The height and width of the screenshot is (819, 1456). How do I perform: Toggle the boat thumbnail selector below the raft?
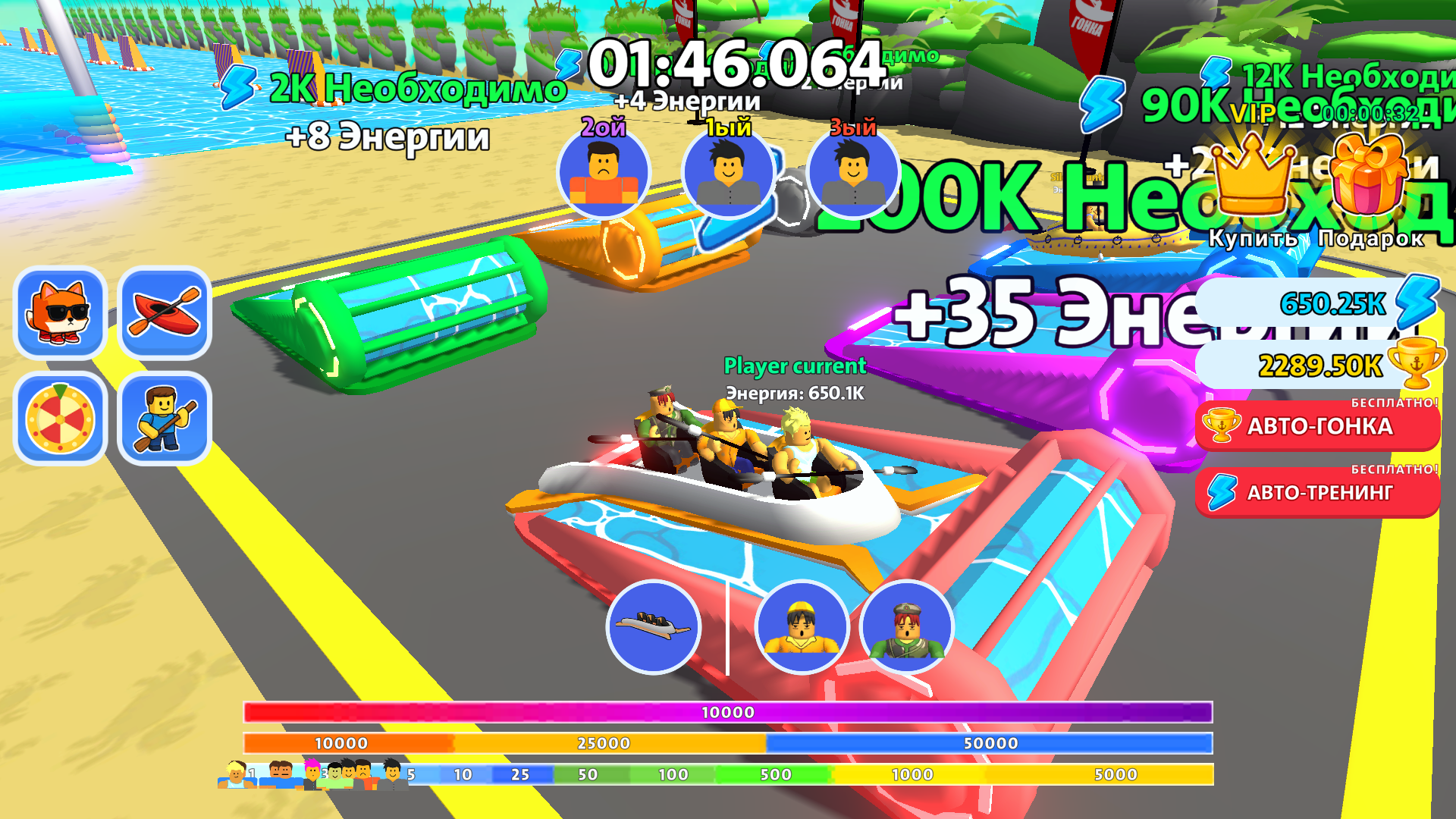coord(654,627)
